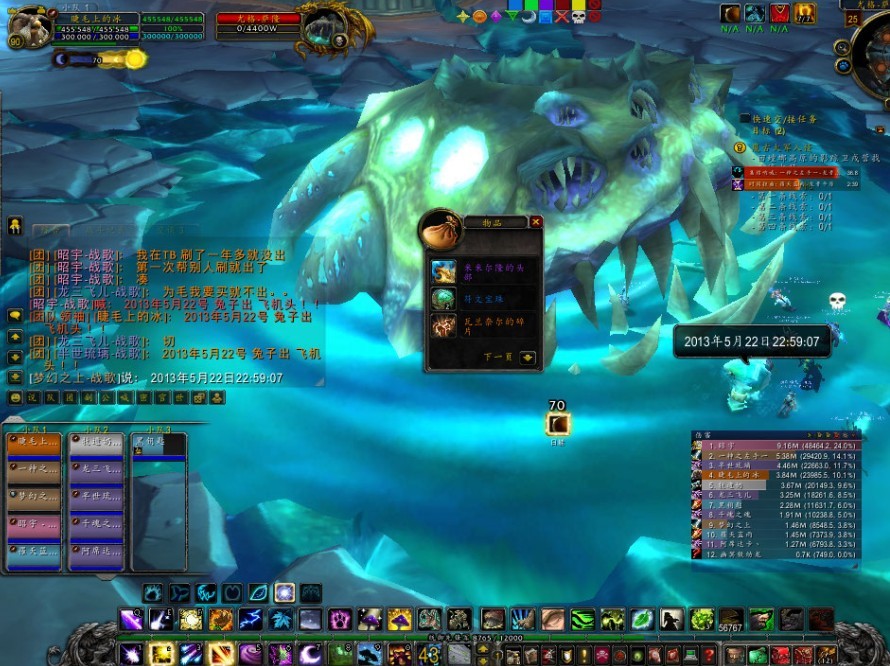Close the loot window

coord(536,222)
